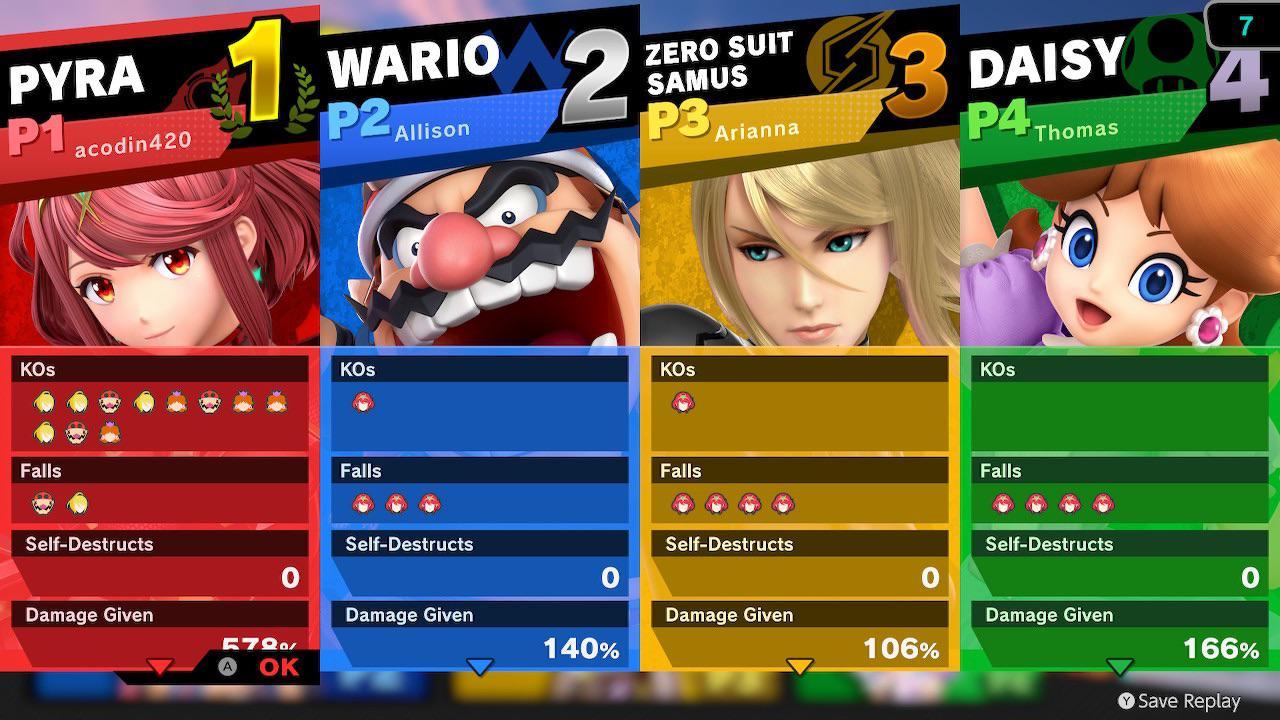
Task: Click a Wario stock icon in Pyra's KOs list
Action: pos(110,401)
